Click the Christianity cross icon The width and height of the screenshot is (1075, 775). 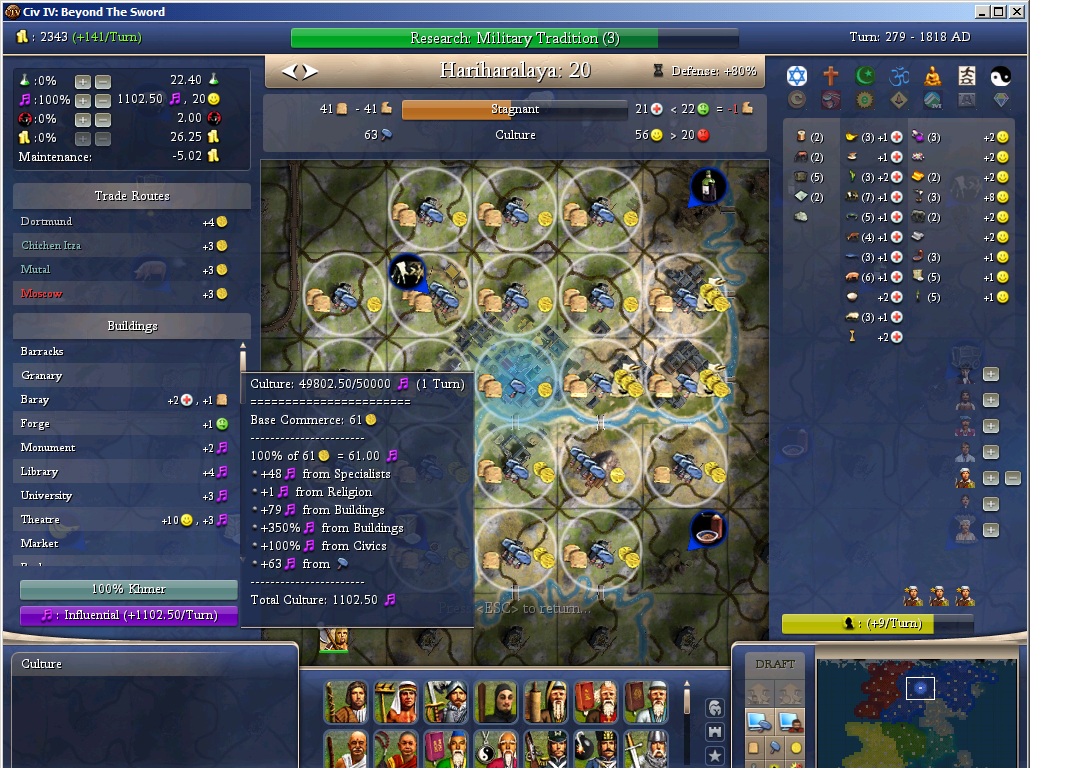point(831,76)
